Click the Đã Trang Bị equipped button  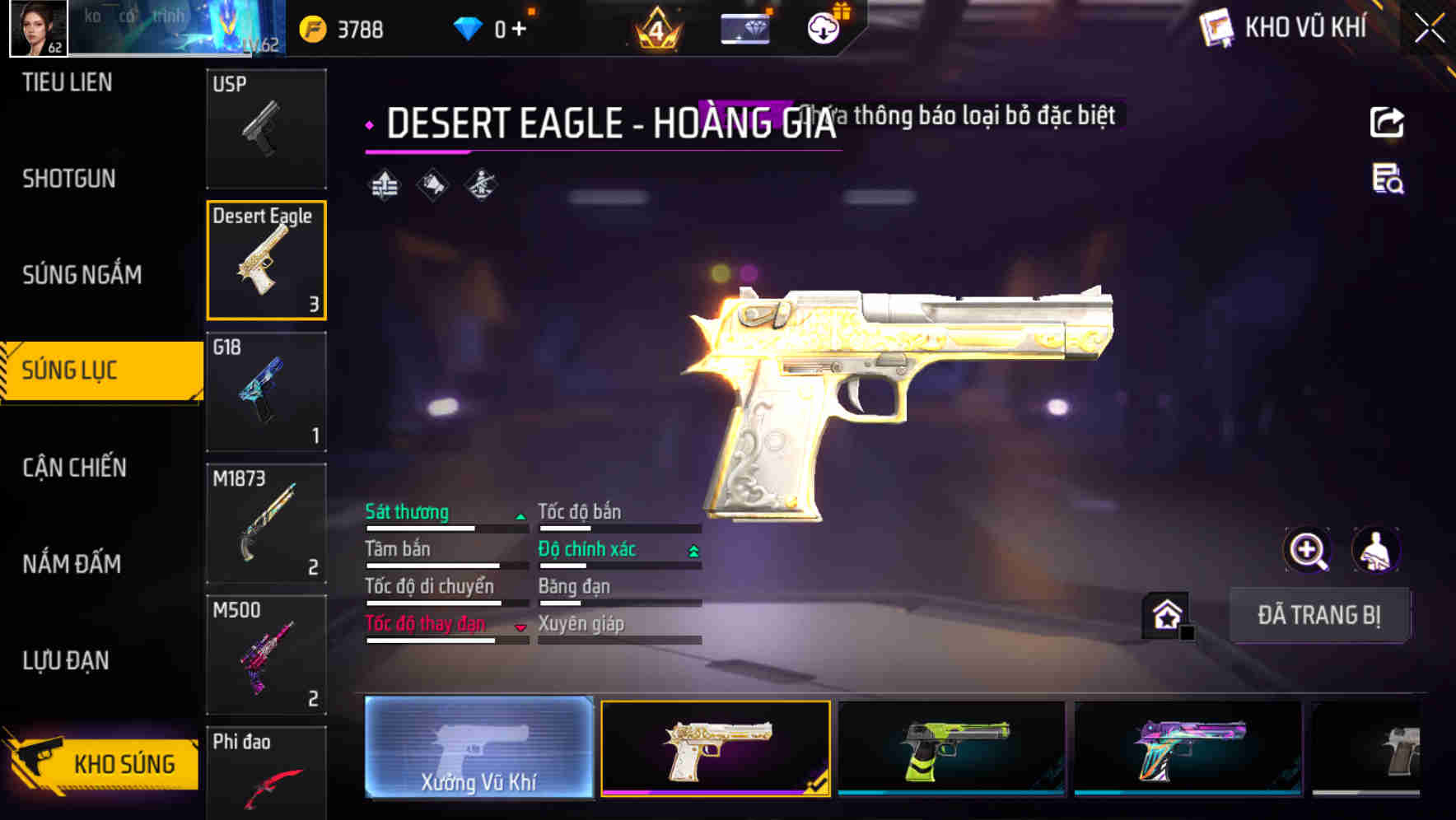pos(1318,615)
